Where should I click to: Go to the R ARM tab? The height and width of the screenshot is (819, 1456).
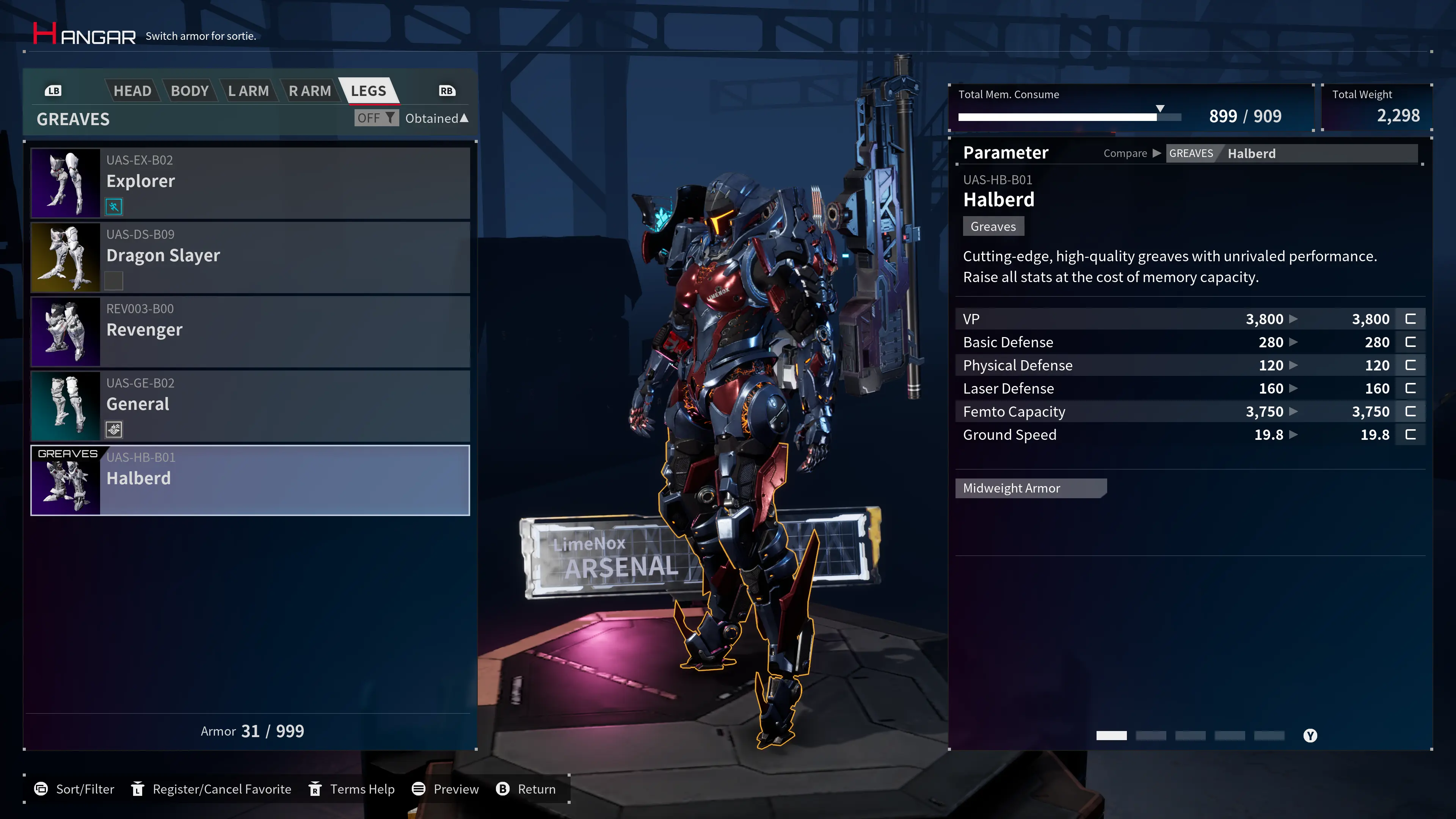pyautogui.click(x=310, y=91)
